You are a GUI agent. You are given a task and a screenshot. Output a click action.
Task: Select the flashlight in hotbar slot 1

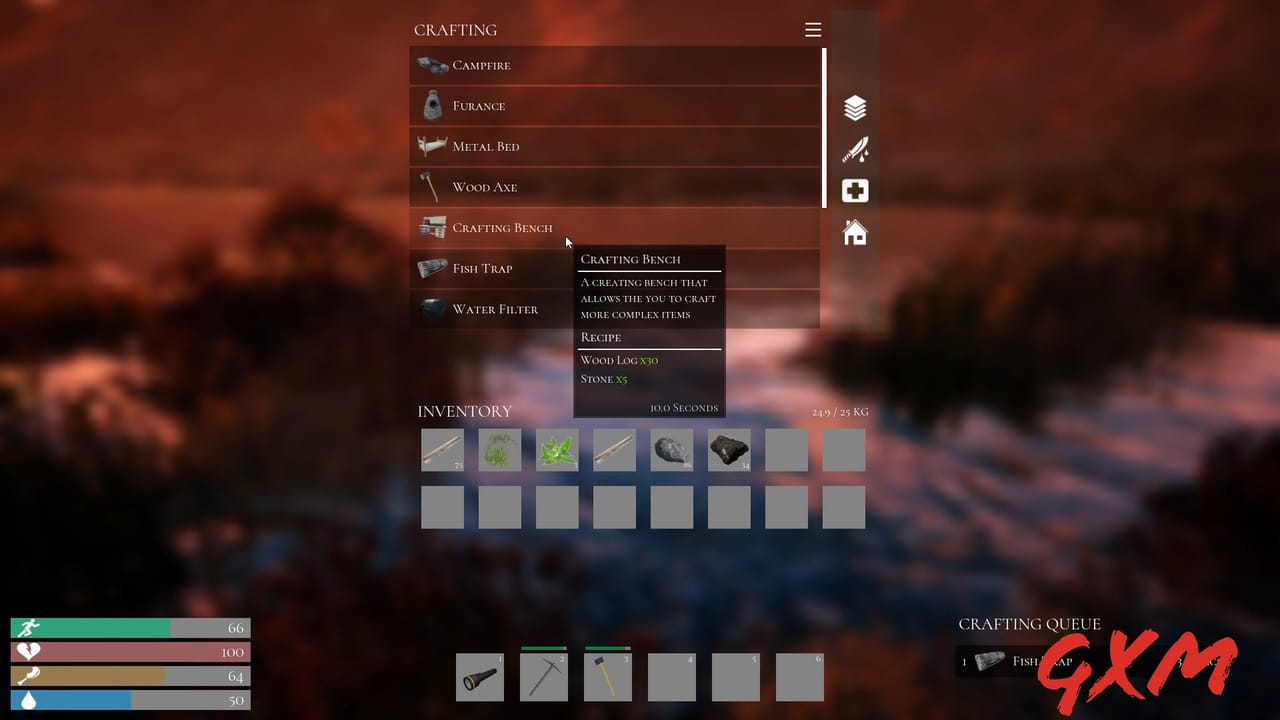pyautogui.click(x=479, y=676)
